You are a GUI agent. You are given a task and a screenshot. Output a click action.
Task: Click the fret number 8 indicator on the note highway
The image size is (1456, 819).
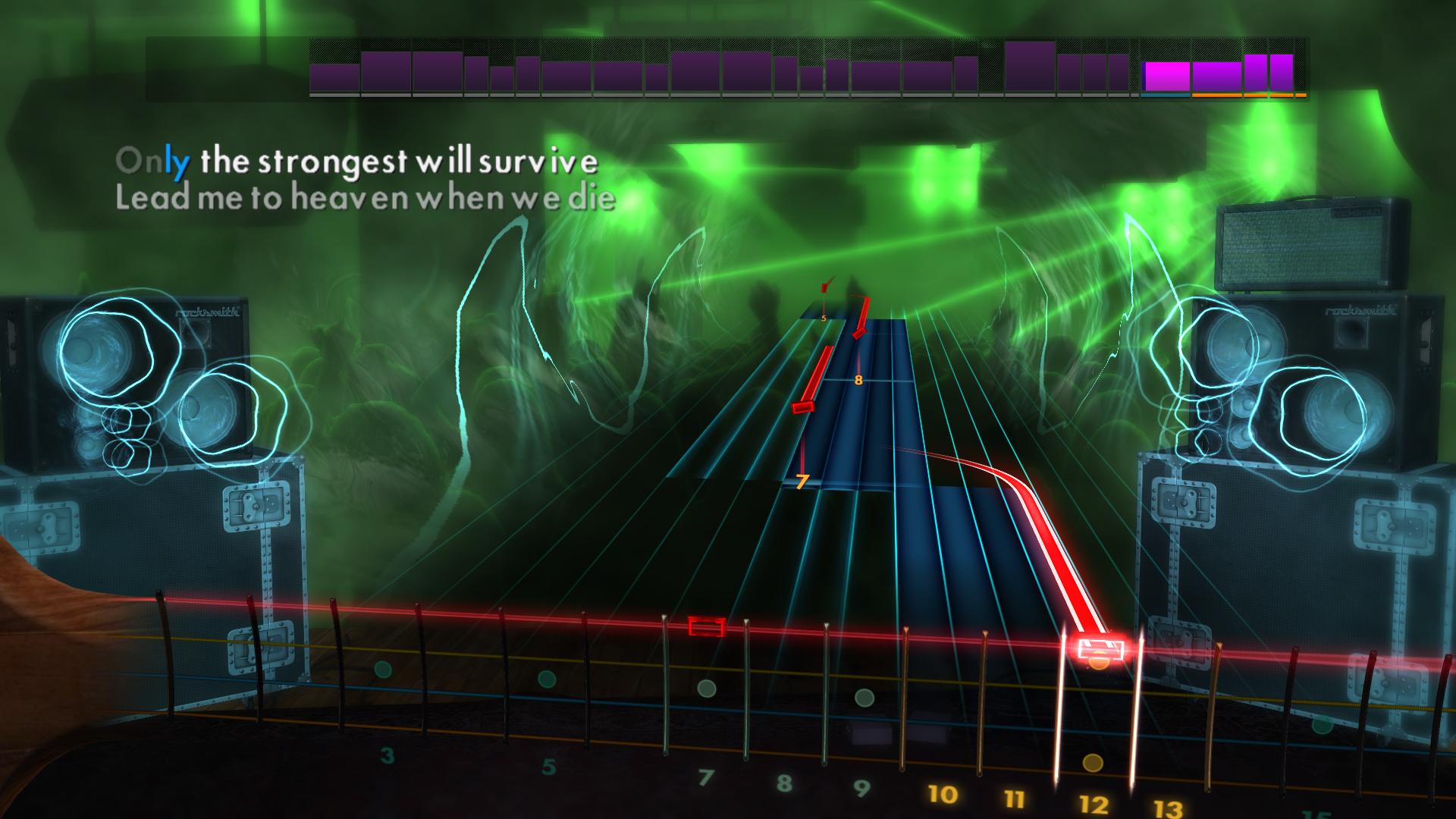(858, 381)
